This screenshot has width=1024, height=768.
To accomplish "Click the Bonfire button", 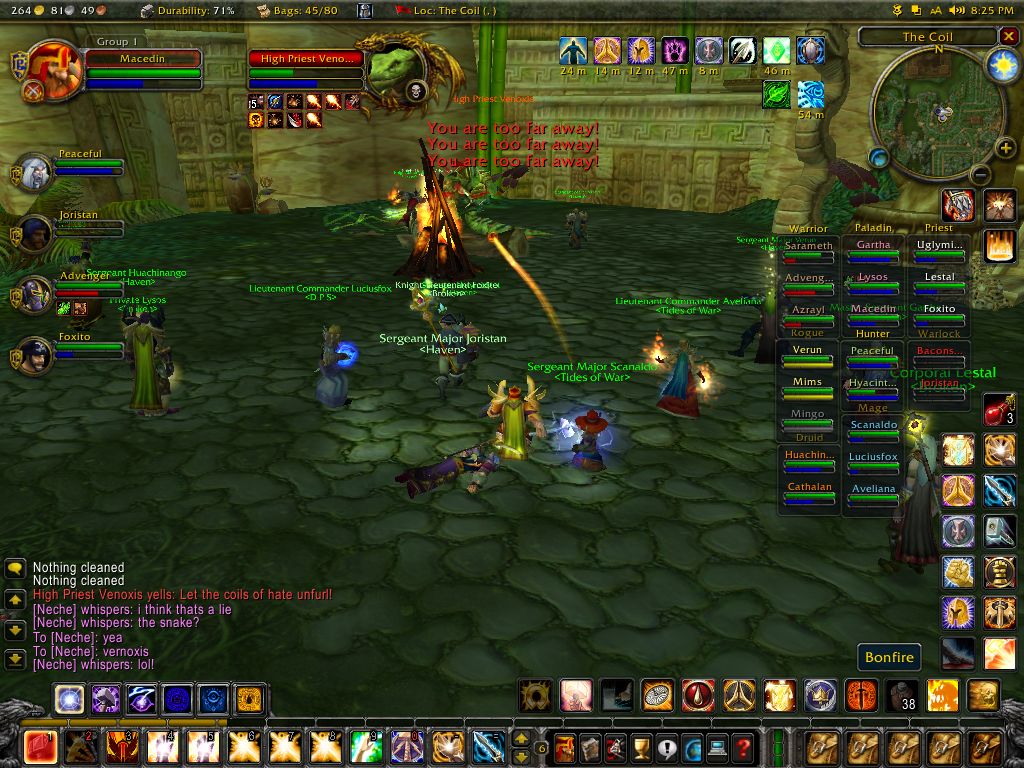I will pyautogui.click(x=889, y=657).
